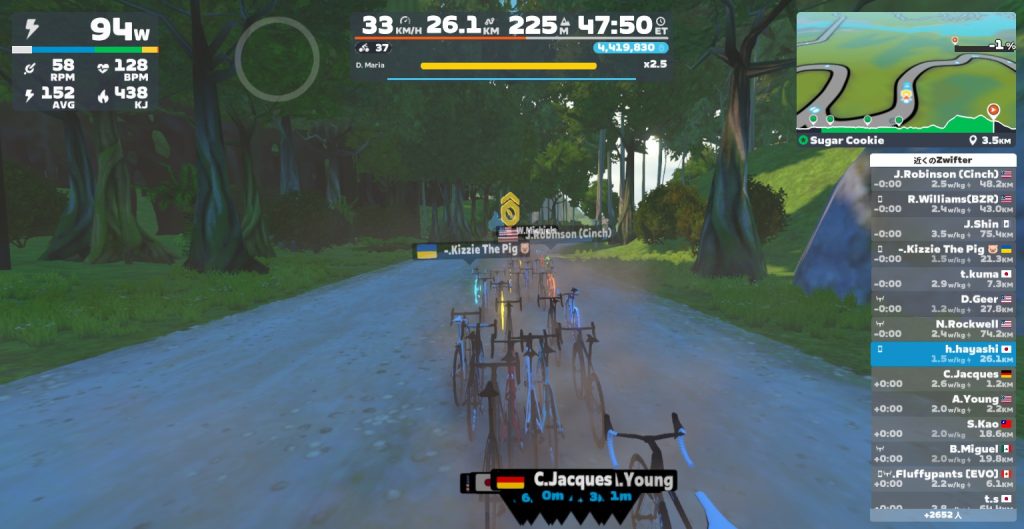Viewport: 1024px width, 529px height.
Task: Choose J.Shin row in nearby Zwifters
Action: (943, 229)
